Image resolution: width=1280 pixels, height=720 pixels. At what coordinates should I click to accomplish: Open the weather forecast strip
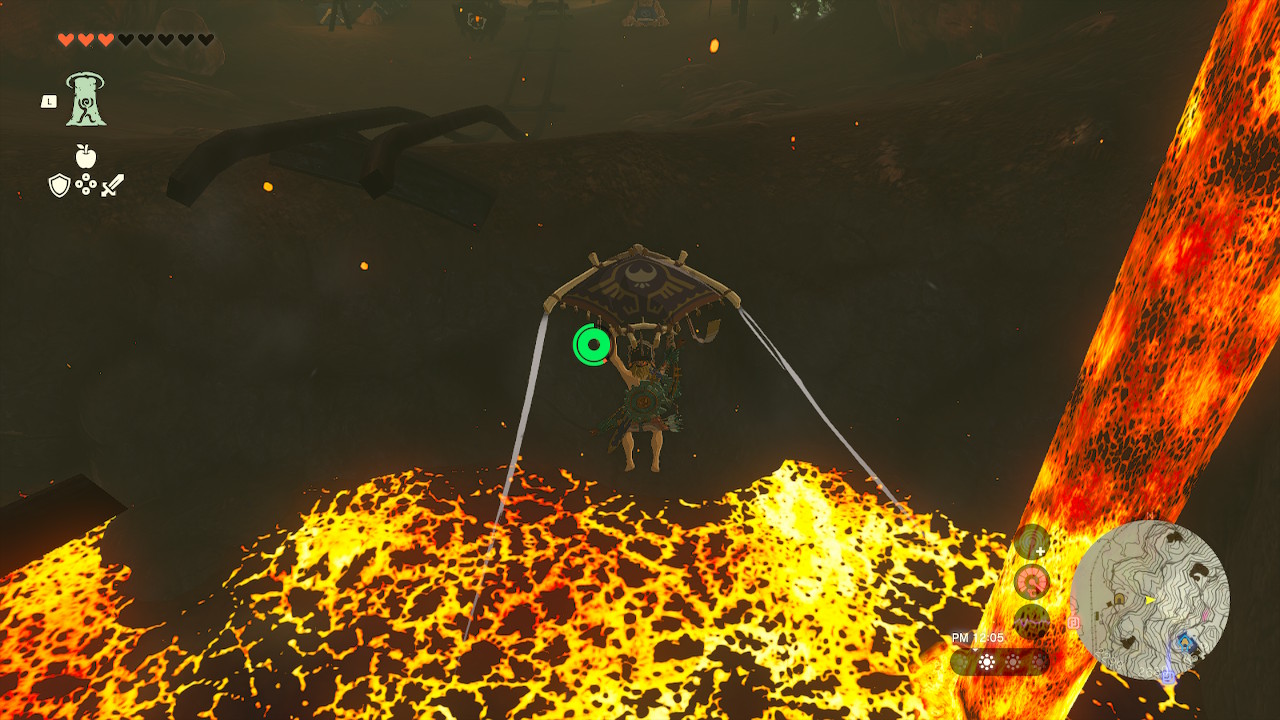pos(999,661)
